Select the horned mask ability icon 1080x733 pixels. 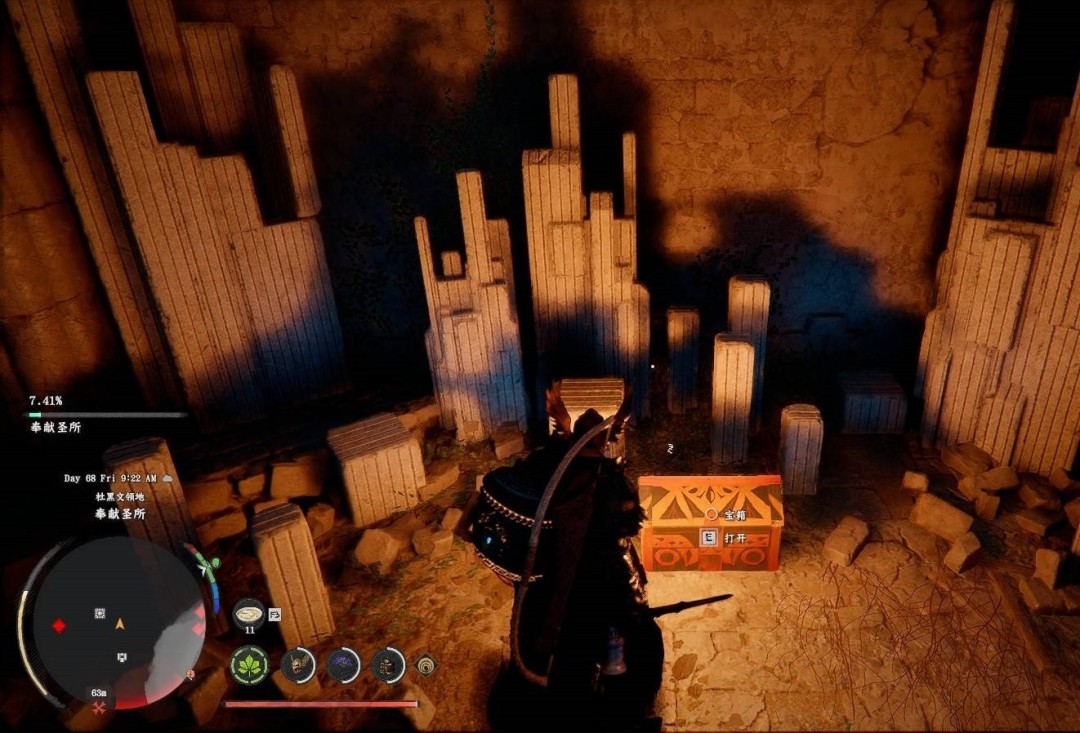coord(298,664)
